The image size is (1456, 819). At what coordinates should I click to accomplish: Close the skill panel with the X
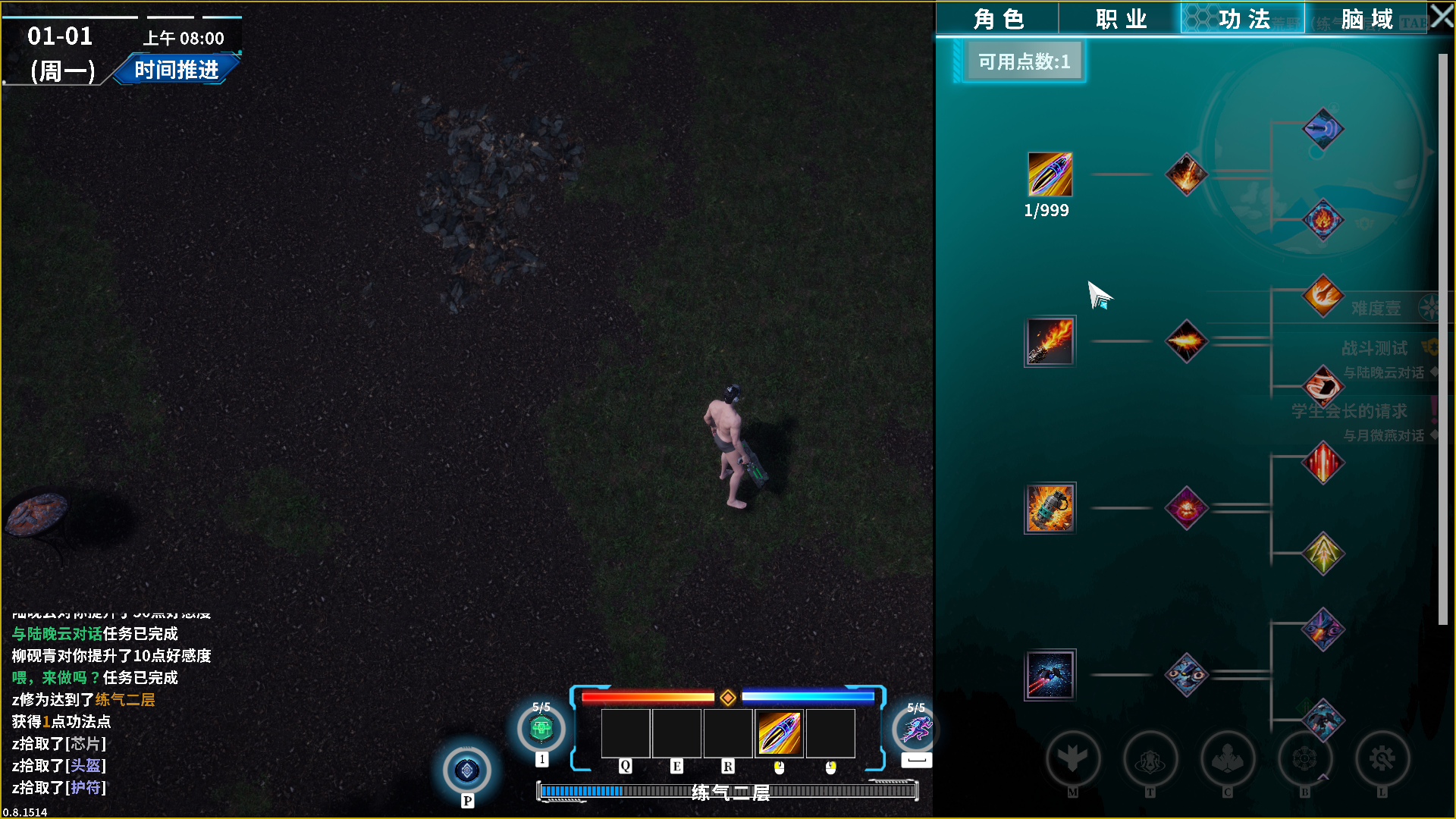(x=1442, y=17)
